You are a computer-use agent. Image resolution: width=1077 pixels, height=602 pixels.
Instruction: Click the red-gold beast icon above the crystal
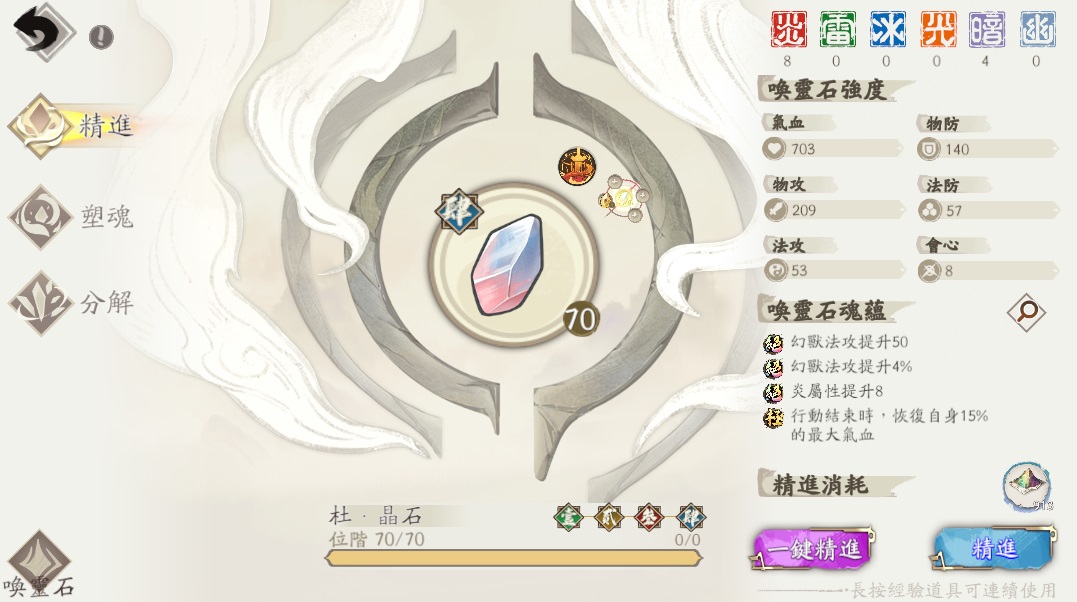576,166
